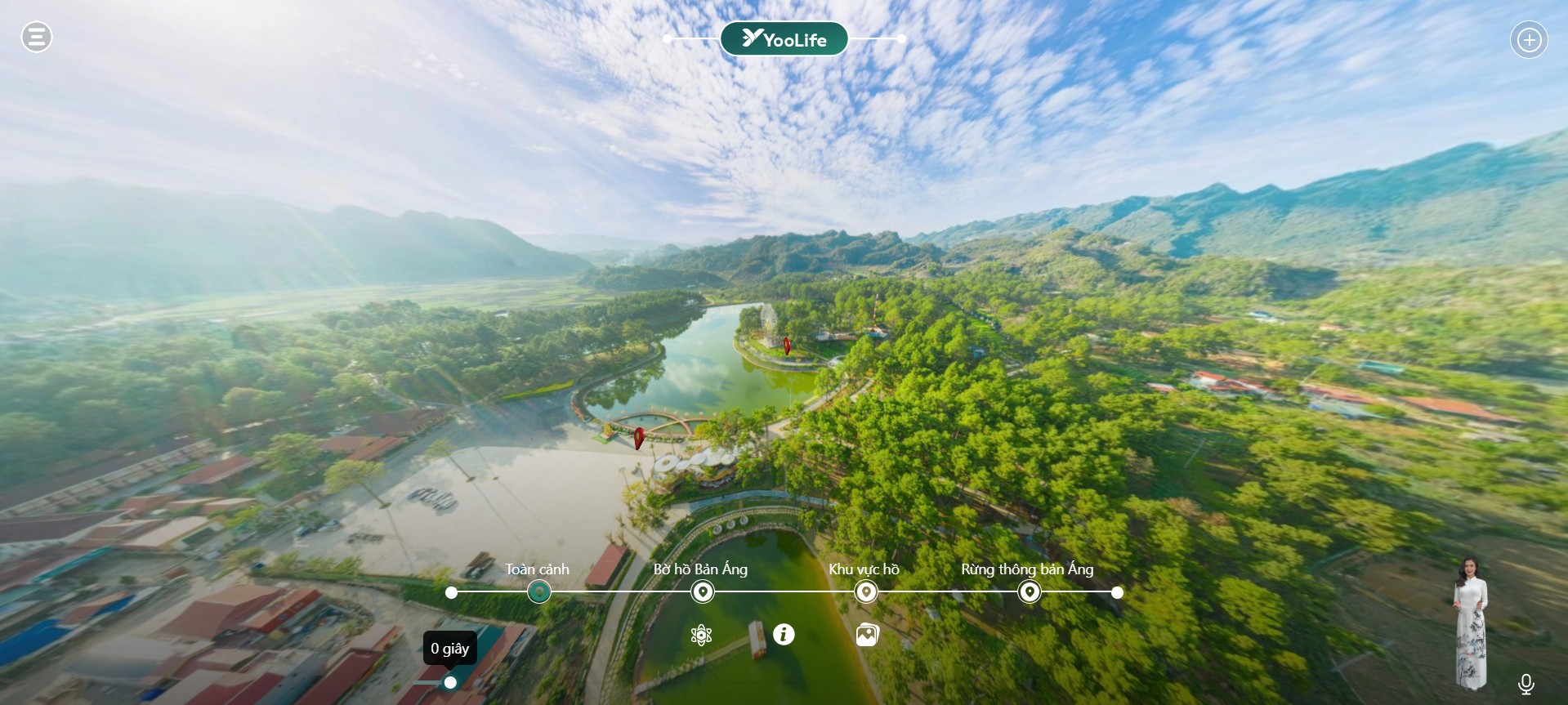Jump to the Khu vực hồ scene

[x=866, y=591]
